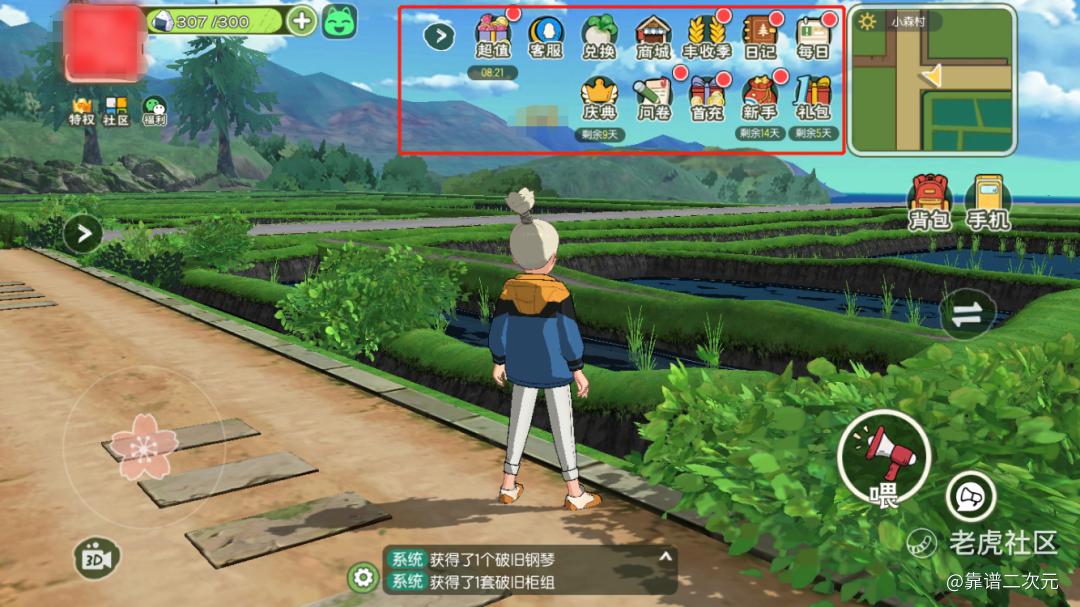Image resolution: width=1080 pixels, height=607 pixels.
Task: Open the 丰收季 harvest season event
Action: pyautogui.click(x=706, y=37)
